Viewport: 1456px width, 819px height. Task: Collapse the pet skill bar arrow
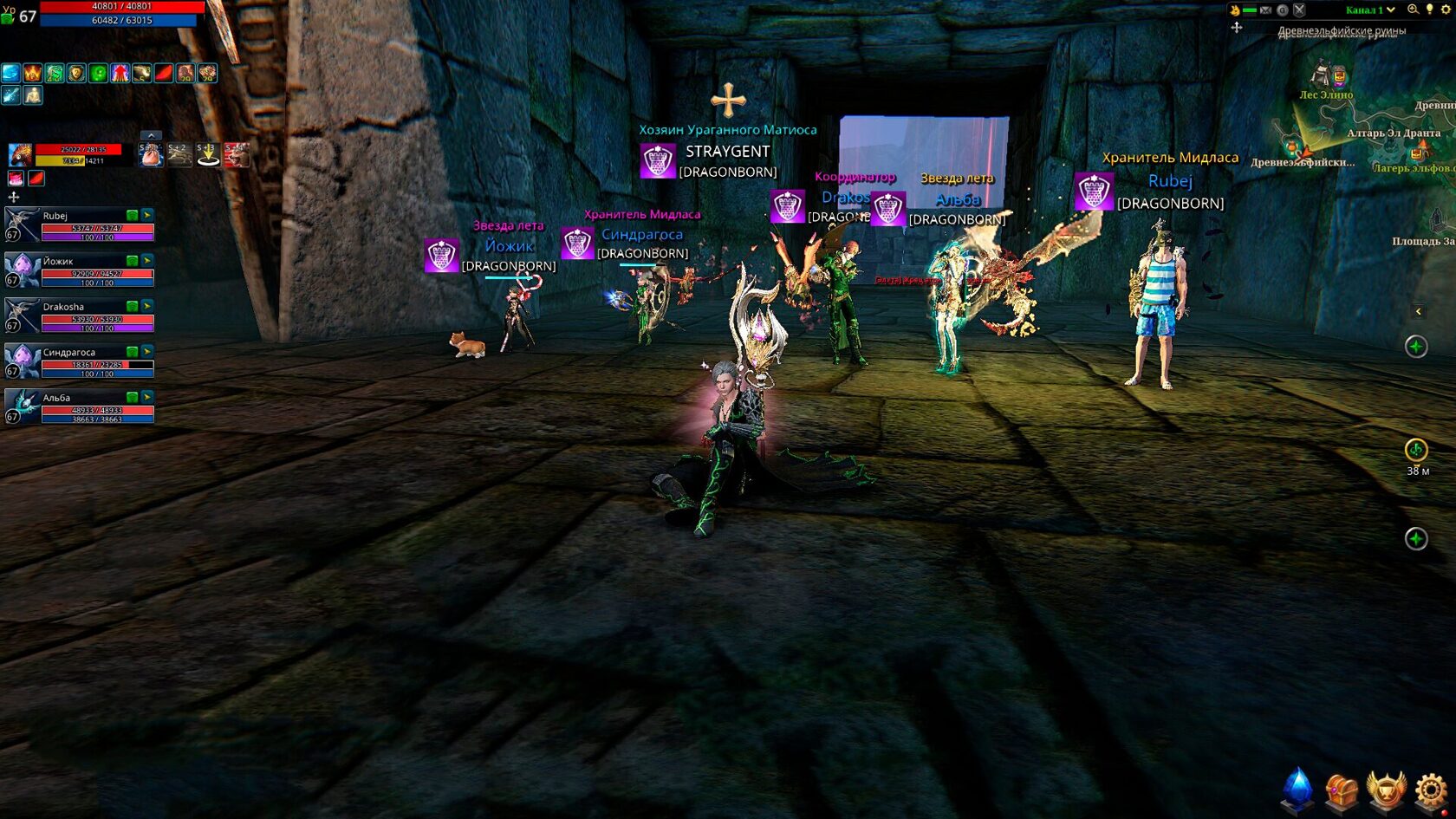(x=151, y=135)
